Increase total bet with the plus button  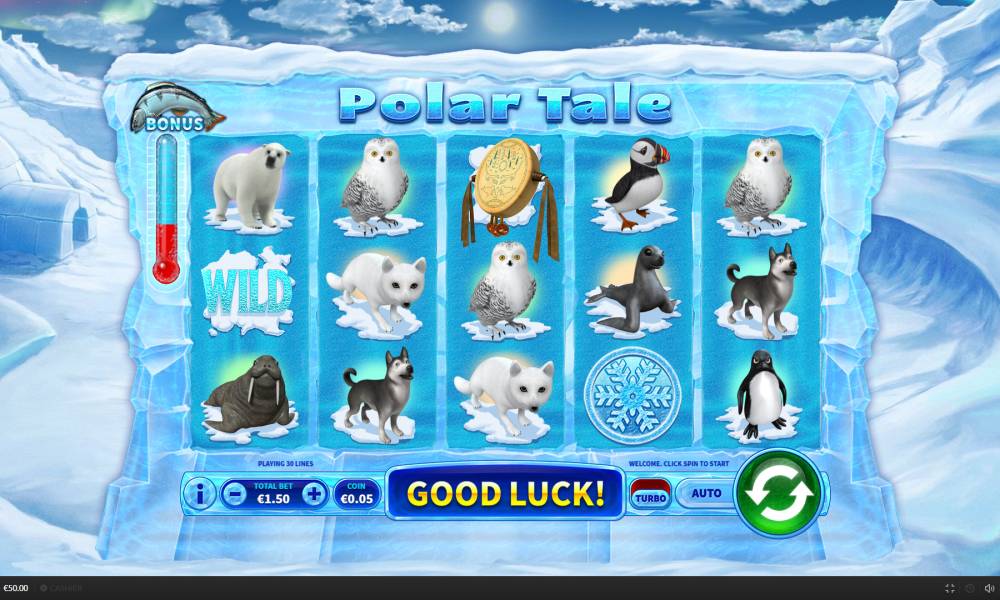coord(314,493)
